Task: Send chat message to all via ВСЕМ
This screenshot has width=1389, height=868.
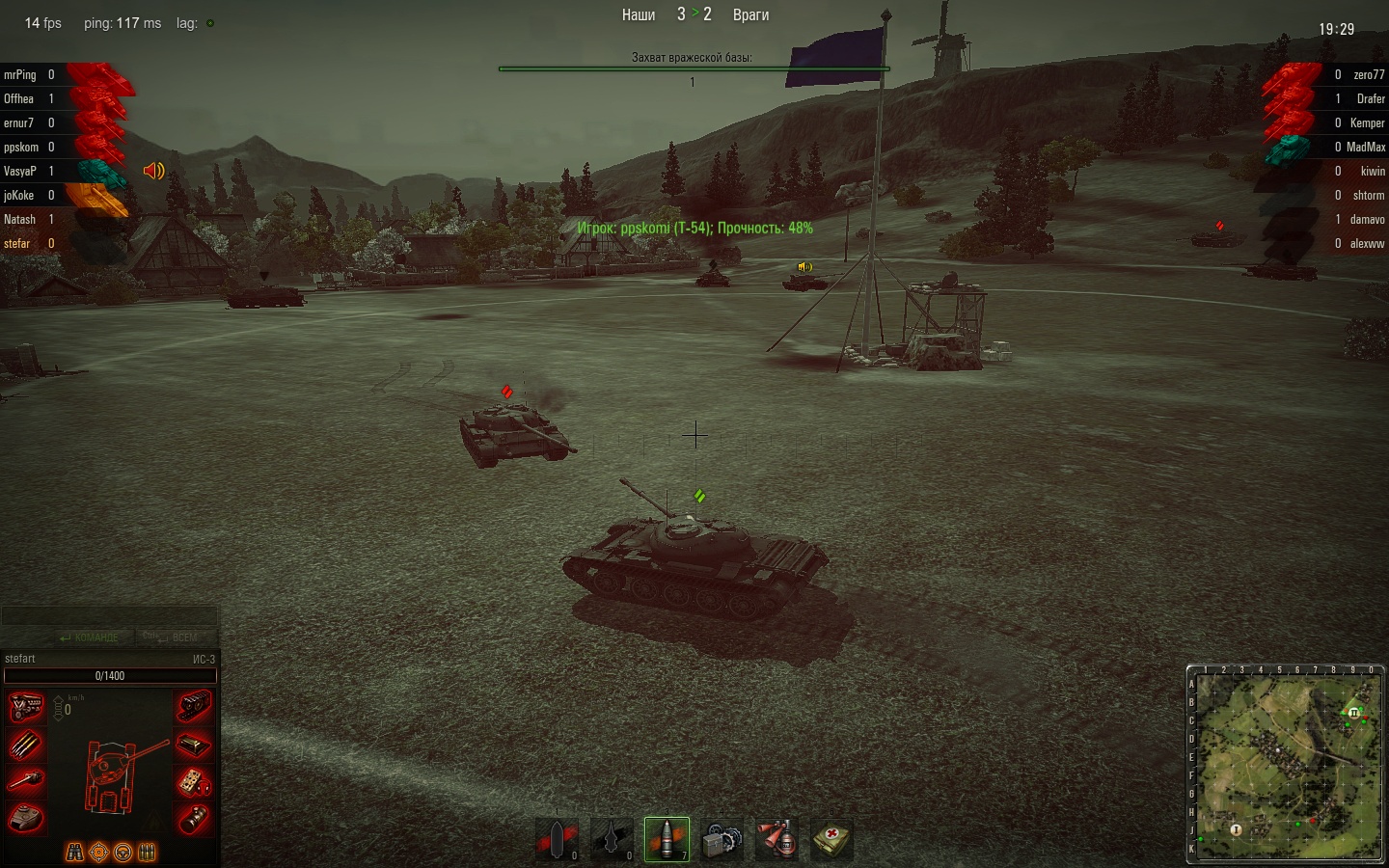Action: coord(172,637)
